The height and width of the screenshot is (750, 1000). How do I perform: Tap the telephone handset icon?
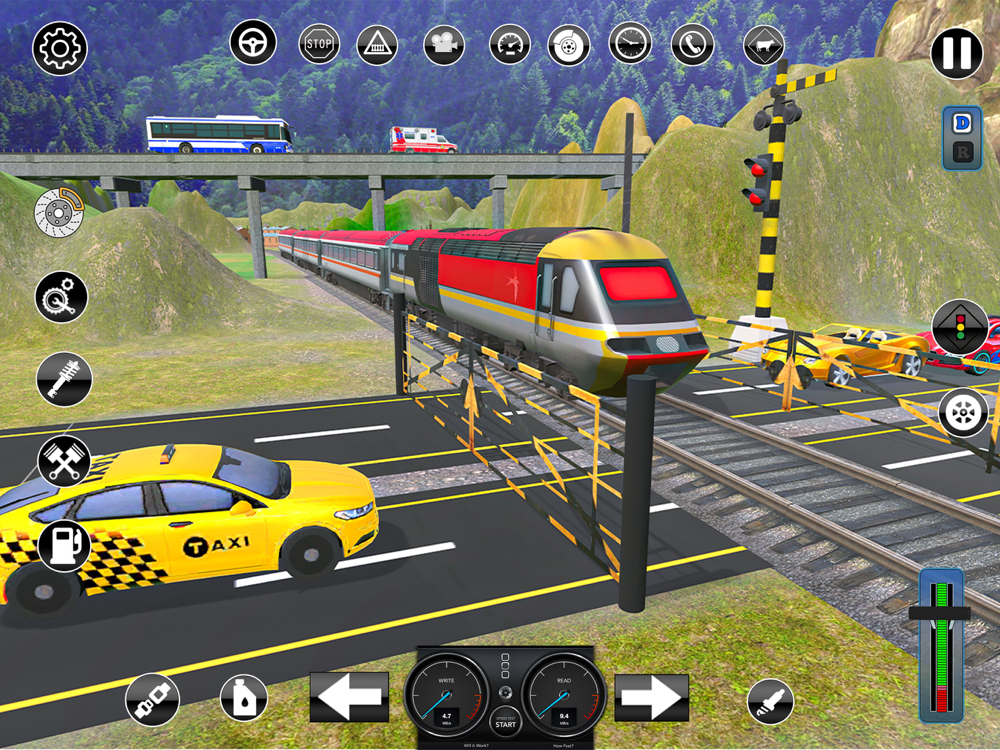point(691,44)
